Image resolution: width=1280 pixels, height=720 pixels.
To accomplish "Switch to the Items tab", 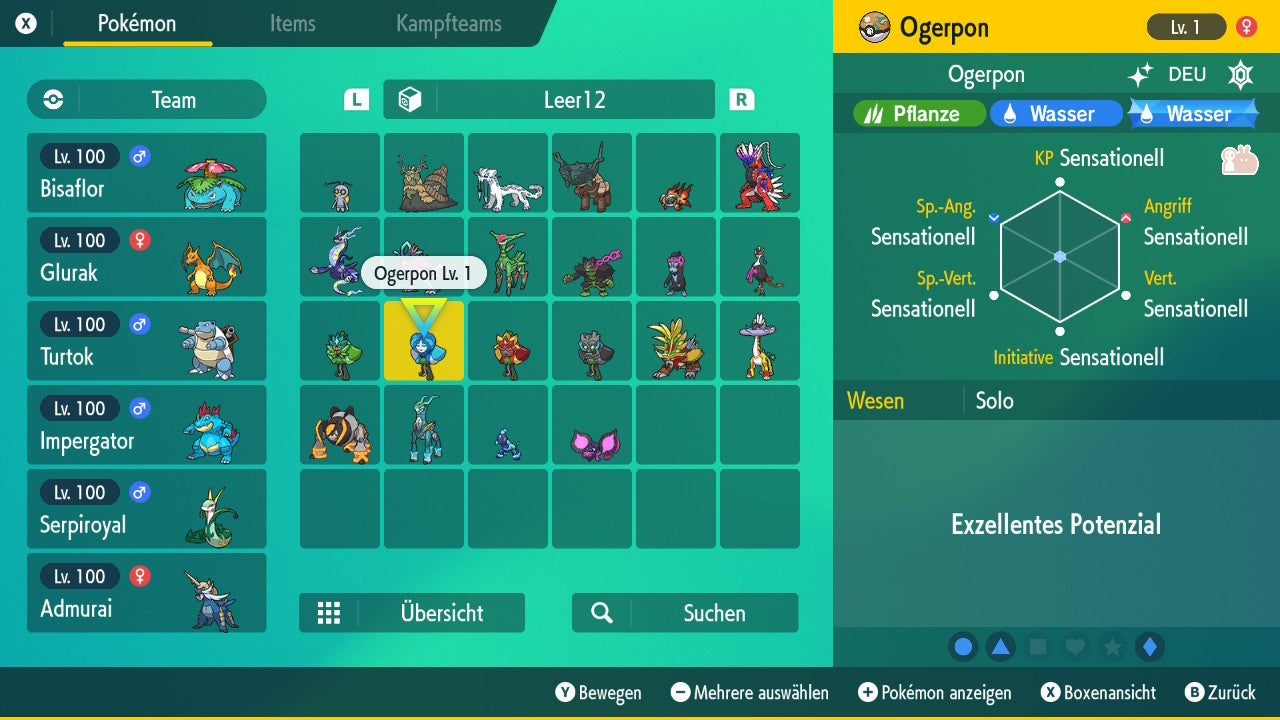I will pyautogui.click(x=292, y=24).
